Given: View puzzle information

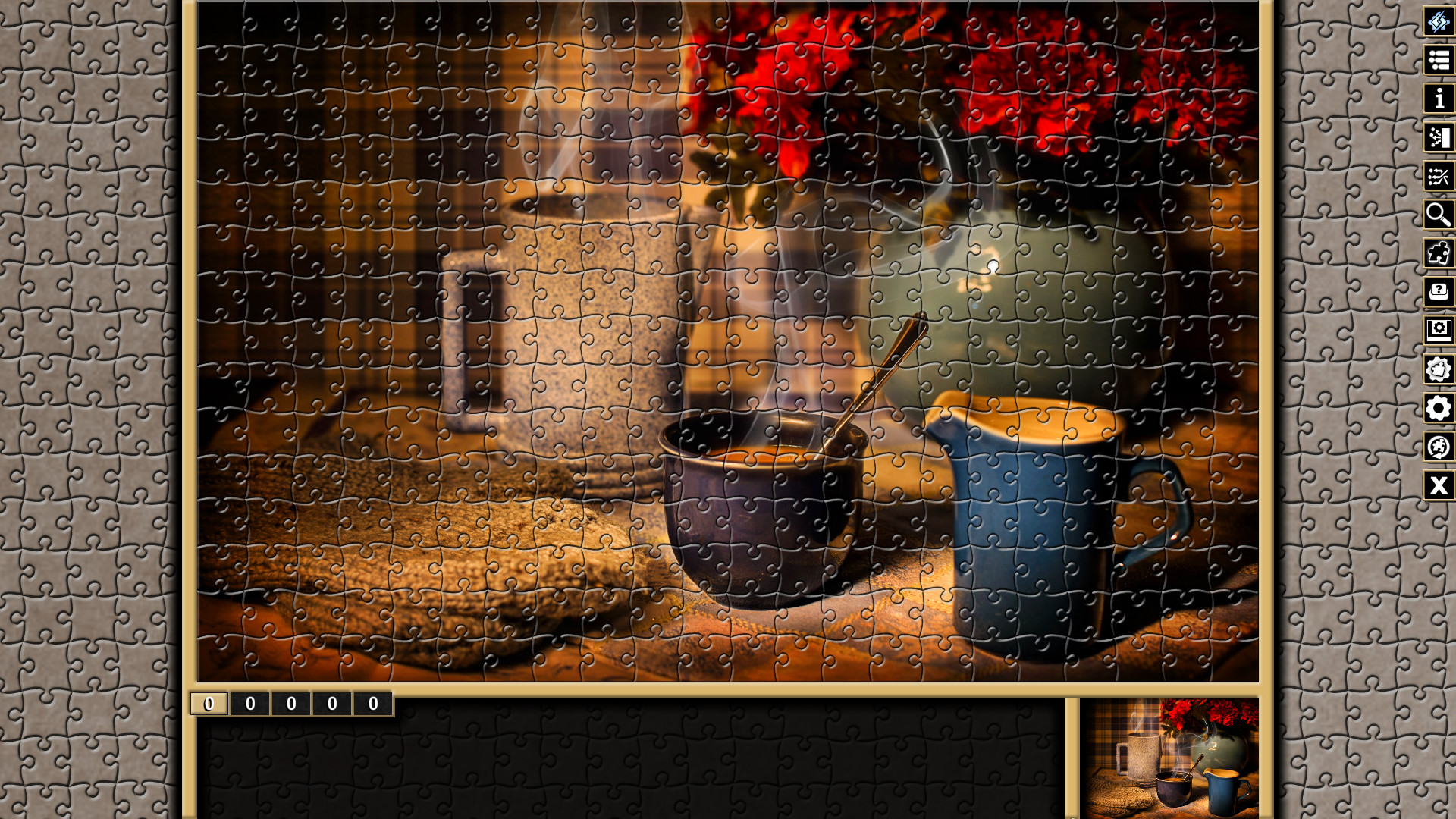Looking at the screenshot, I should 1439,99.
